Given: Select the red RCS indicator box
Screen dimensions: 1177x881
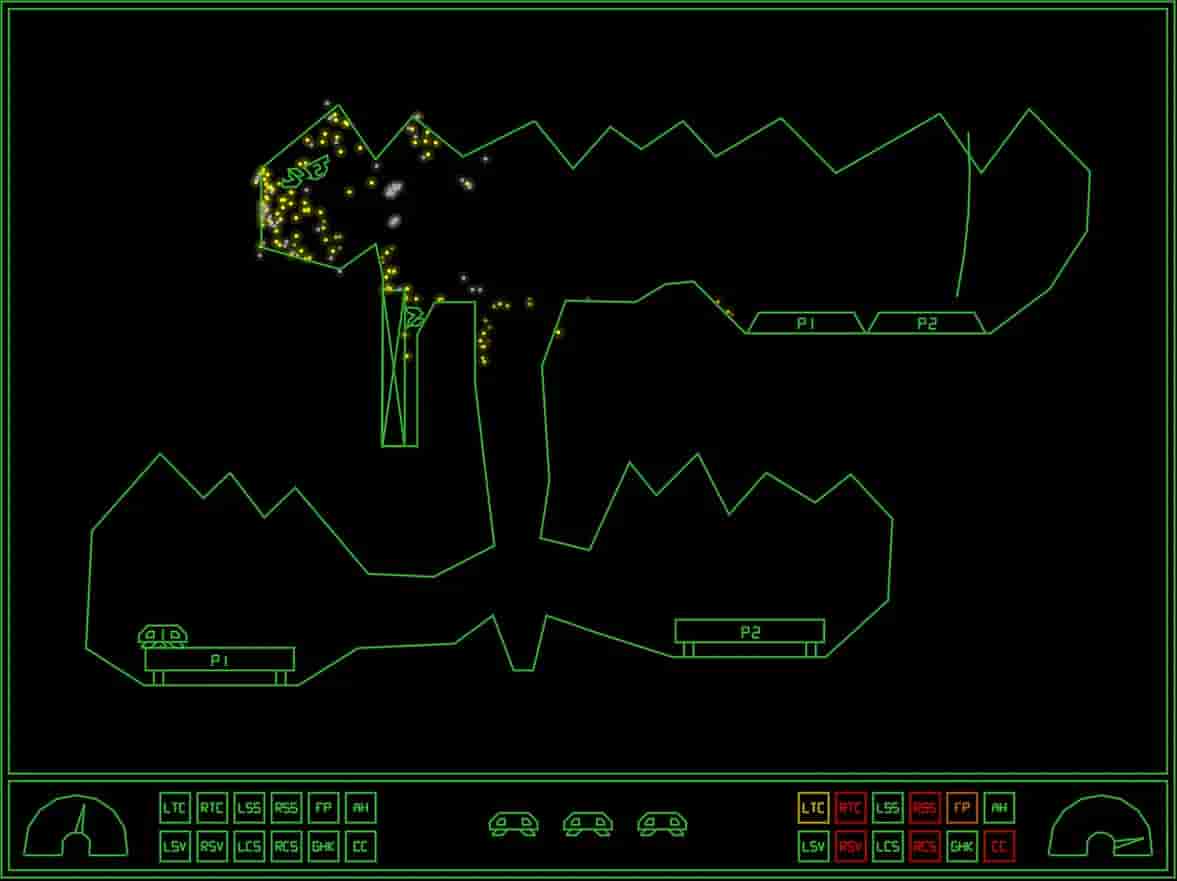Looking at the screenshot, I should pos(925,846).
